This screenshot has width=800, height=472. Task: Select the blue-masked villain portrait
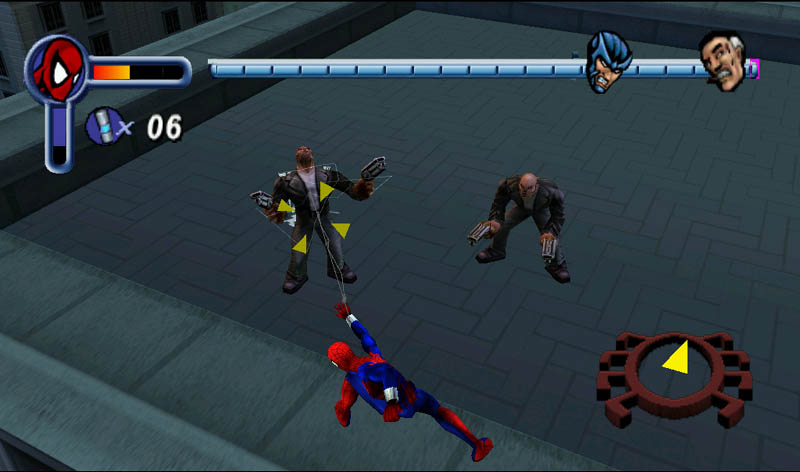point(607,60)
